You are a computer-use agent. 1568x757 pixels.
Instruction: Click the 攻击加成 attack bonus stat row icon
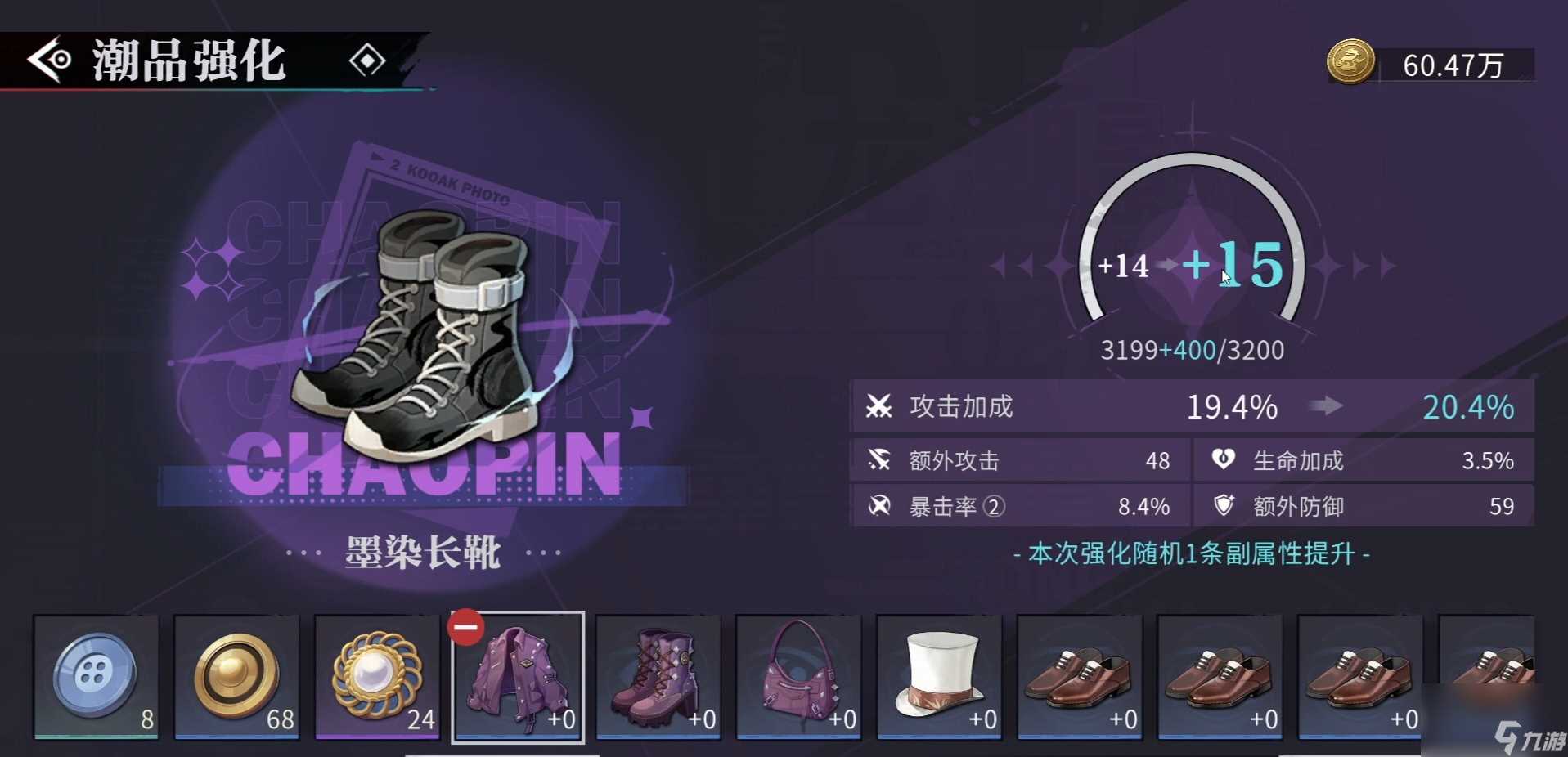[878, 406]
